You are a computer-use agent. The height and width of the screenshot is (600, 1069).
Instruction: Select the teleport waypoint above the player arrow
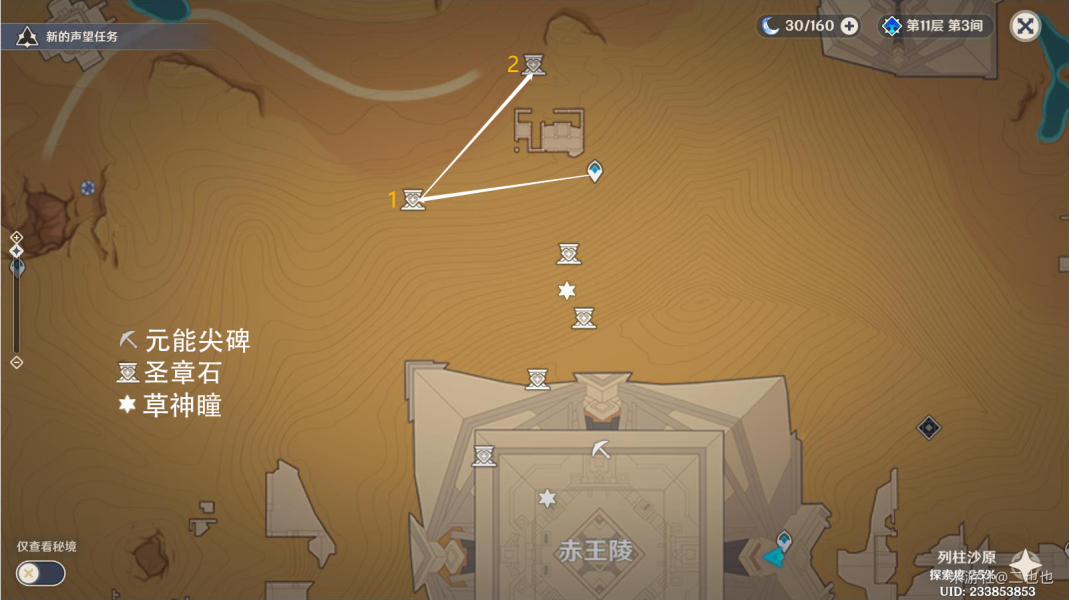785,539
